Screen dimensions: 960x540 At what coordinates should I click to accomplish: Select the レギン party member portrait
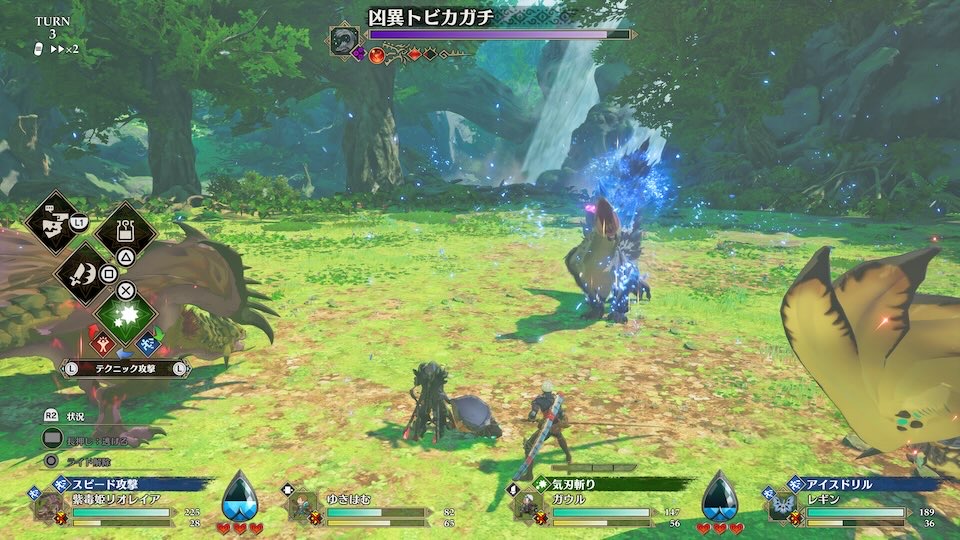click(781, 506)
